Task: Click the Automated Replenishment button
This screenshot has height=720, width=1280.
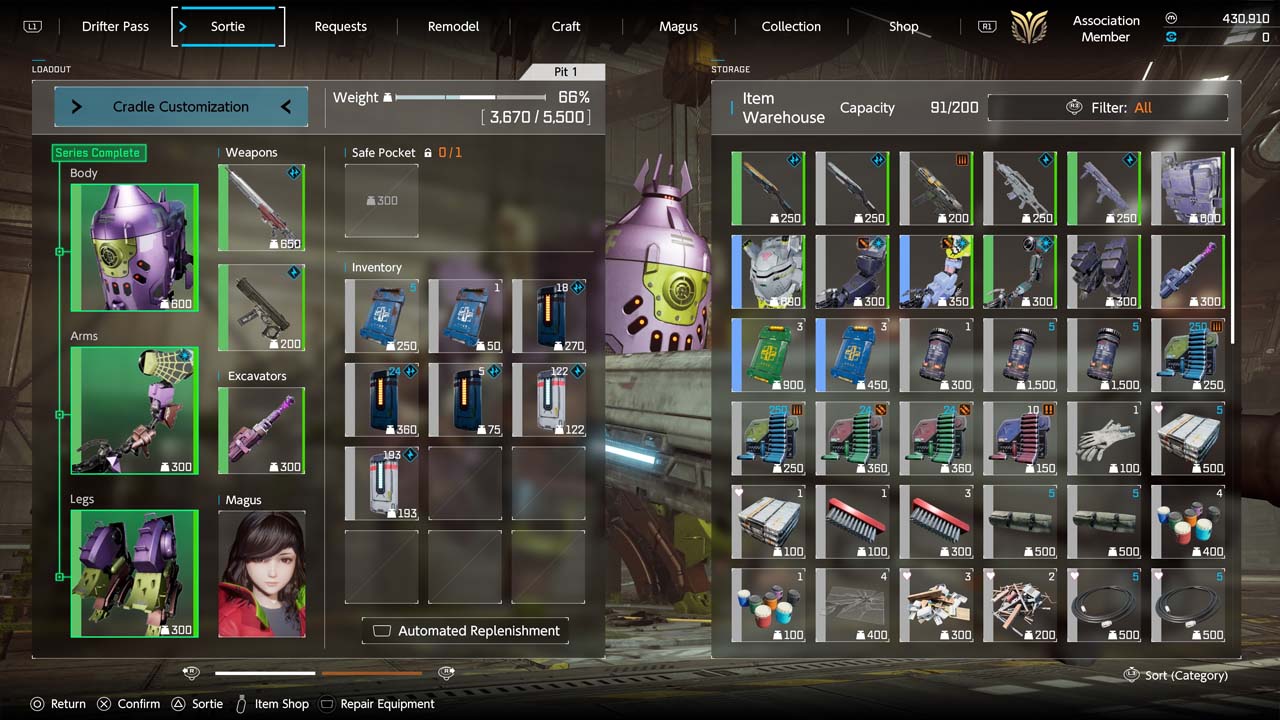Action: tap(466, 631)
